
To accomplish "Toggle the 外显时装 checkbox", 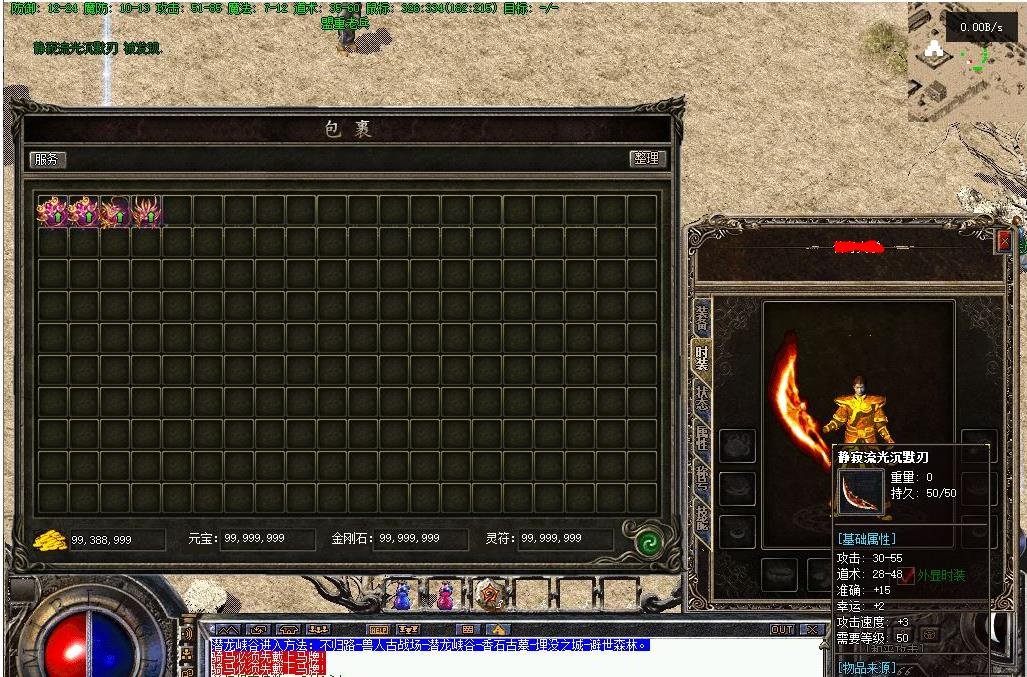I will pos(907,577).
